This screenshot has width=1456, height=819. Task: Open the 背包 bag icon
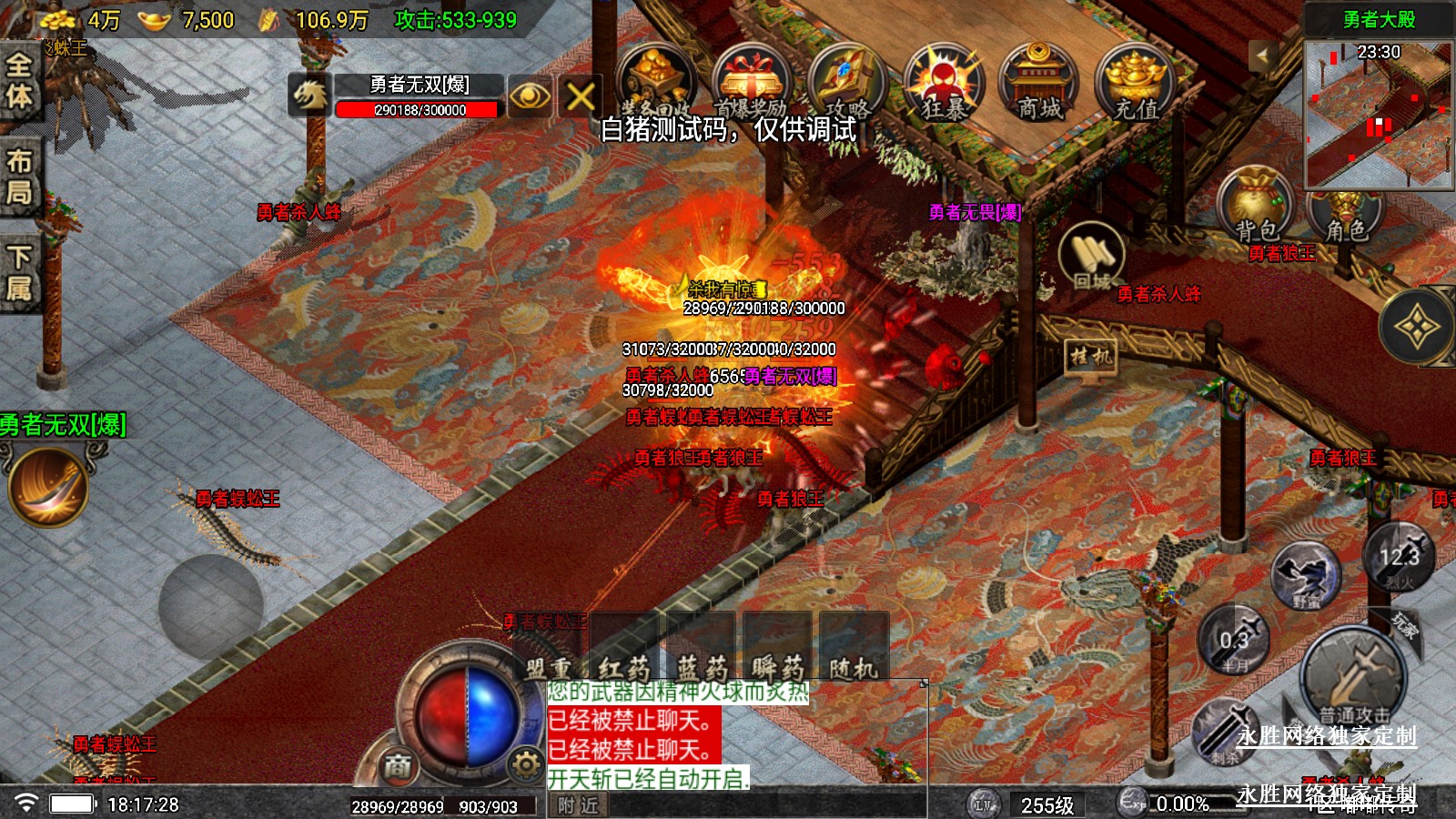(x=1257, y=205)
